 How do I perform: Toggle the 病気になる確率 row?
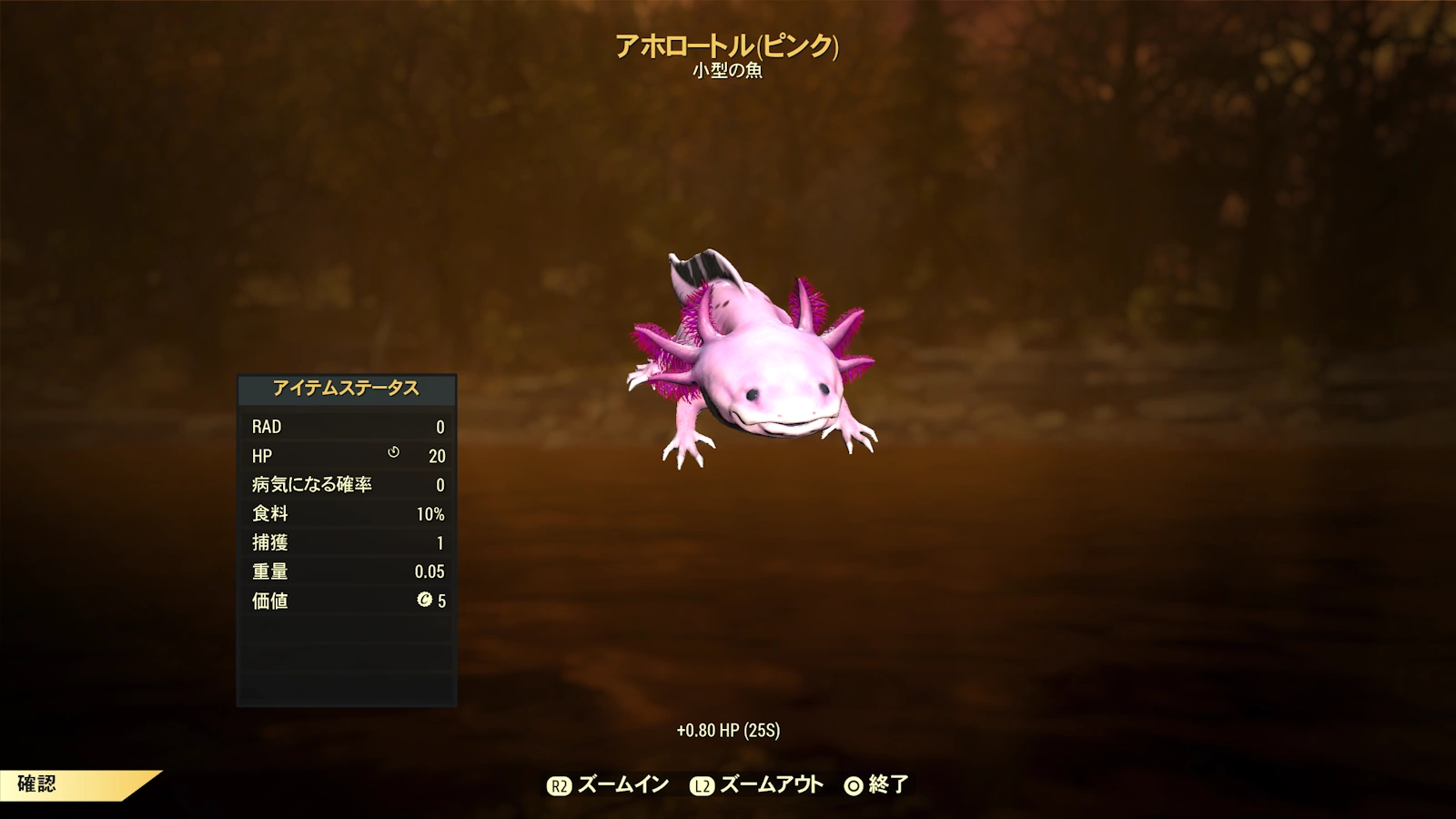(346, 485)
